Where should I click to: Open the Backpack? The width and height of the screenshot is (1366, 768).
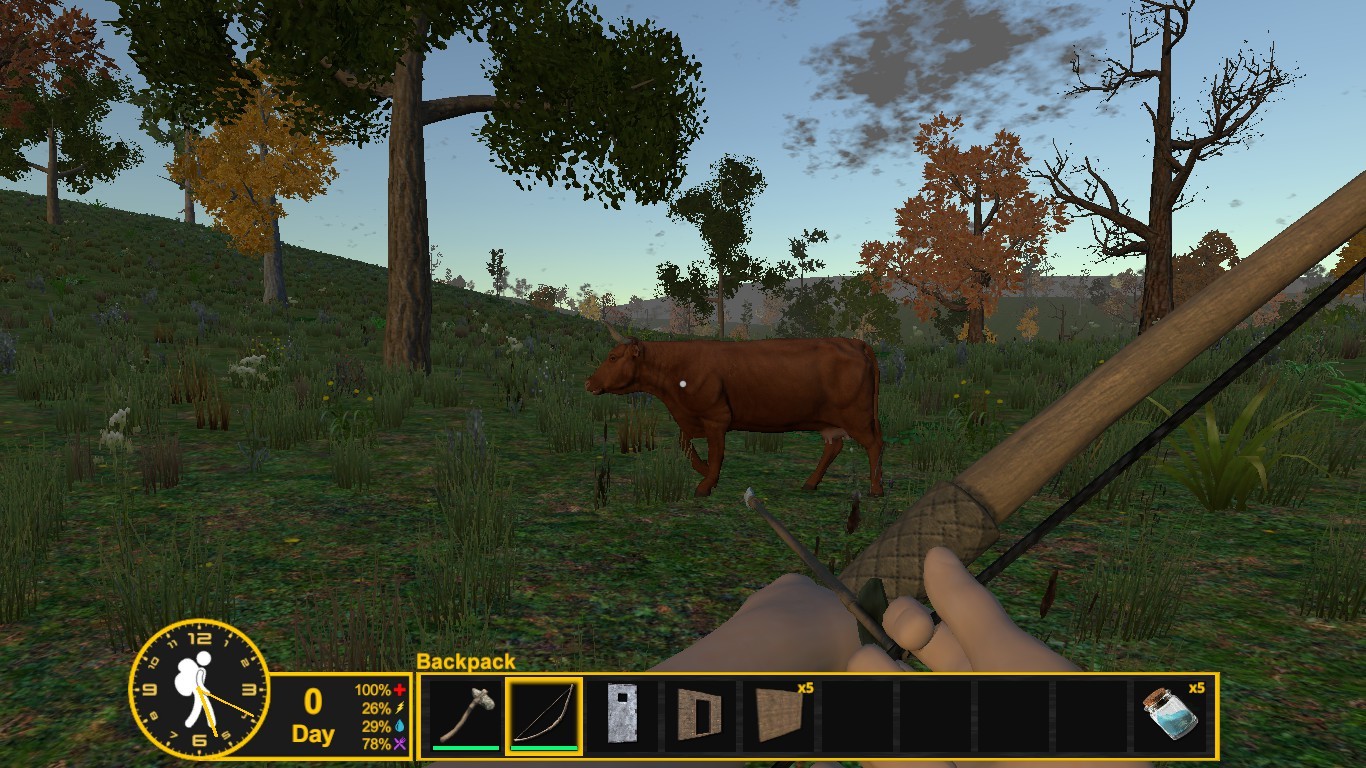(x=467, y=662)
